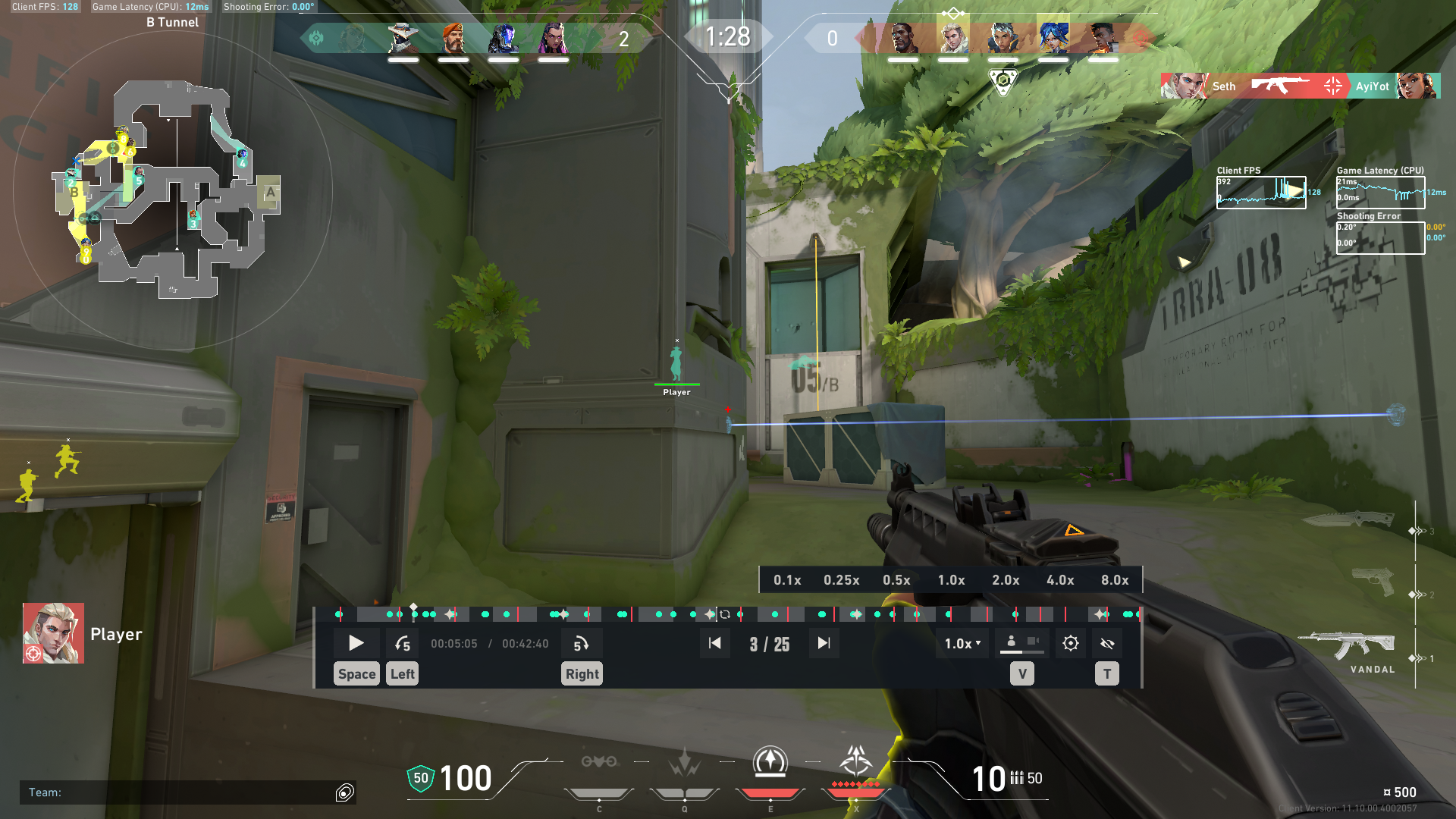This screenshot has height=819, width=1456.
Task: Jump back to the previous round
Action: click(x=714, y=643)
